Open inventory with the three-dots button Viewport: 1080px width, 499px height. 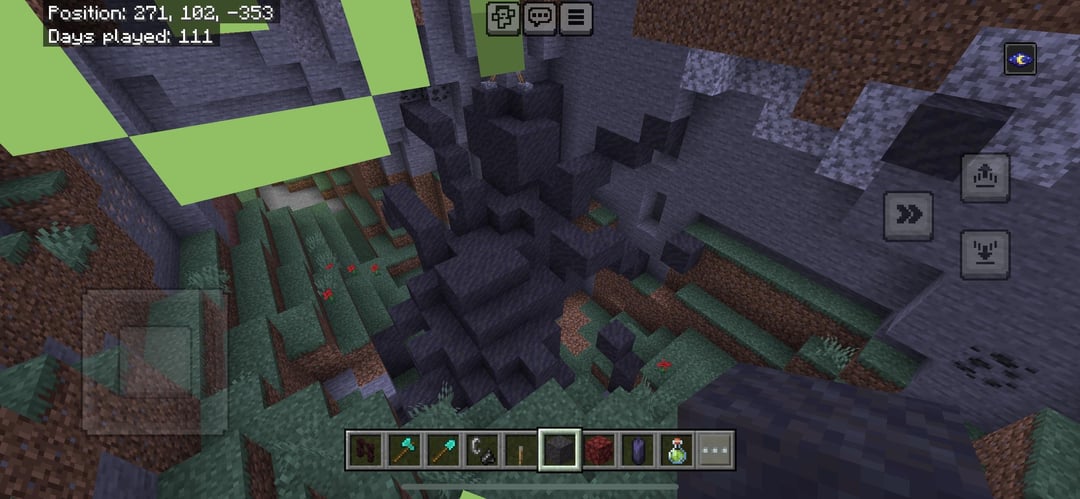[715, 450]
